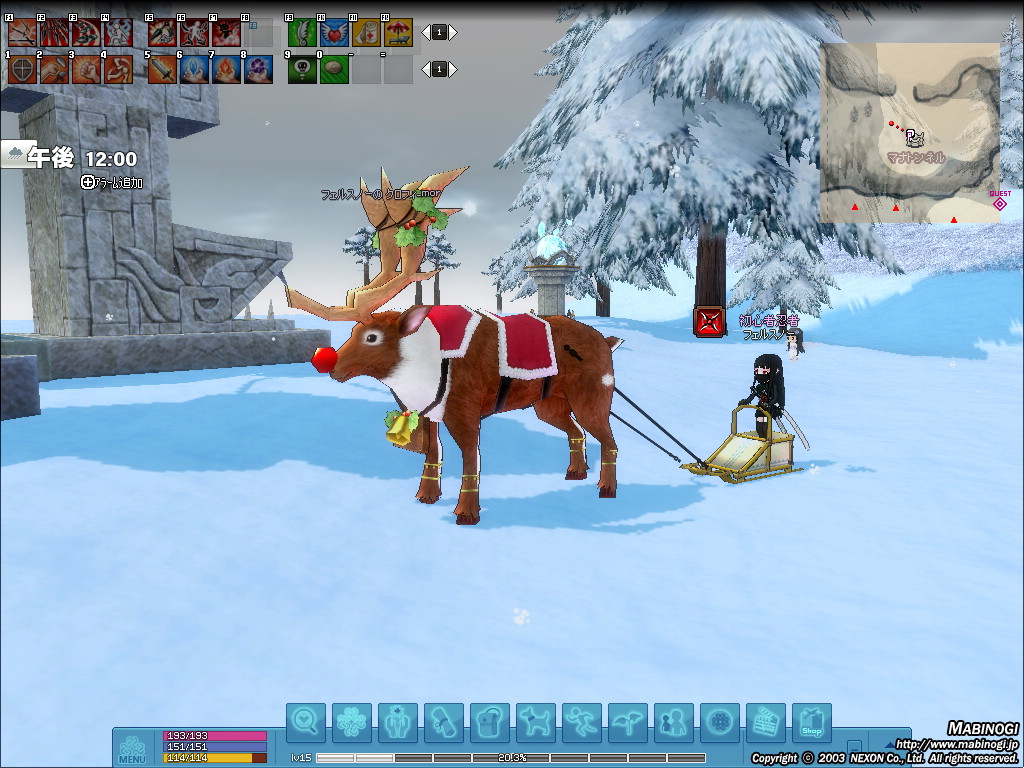Open the pet dog icon
The width and height of the screenshot is (1024, 768).
point(536,722)
